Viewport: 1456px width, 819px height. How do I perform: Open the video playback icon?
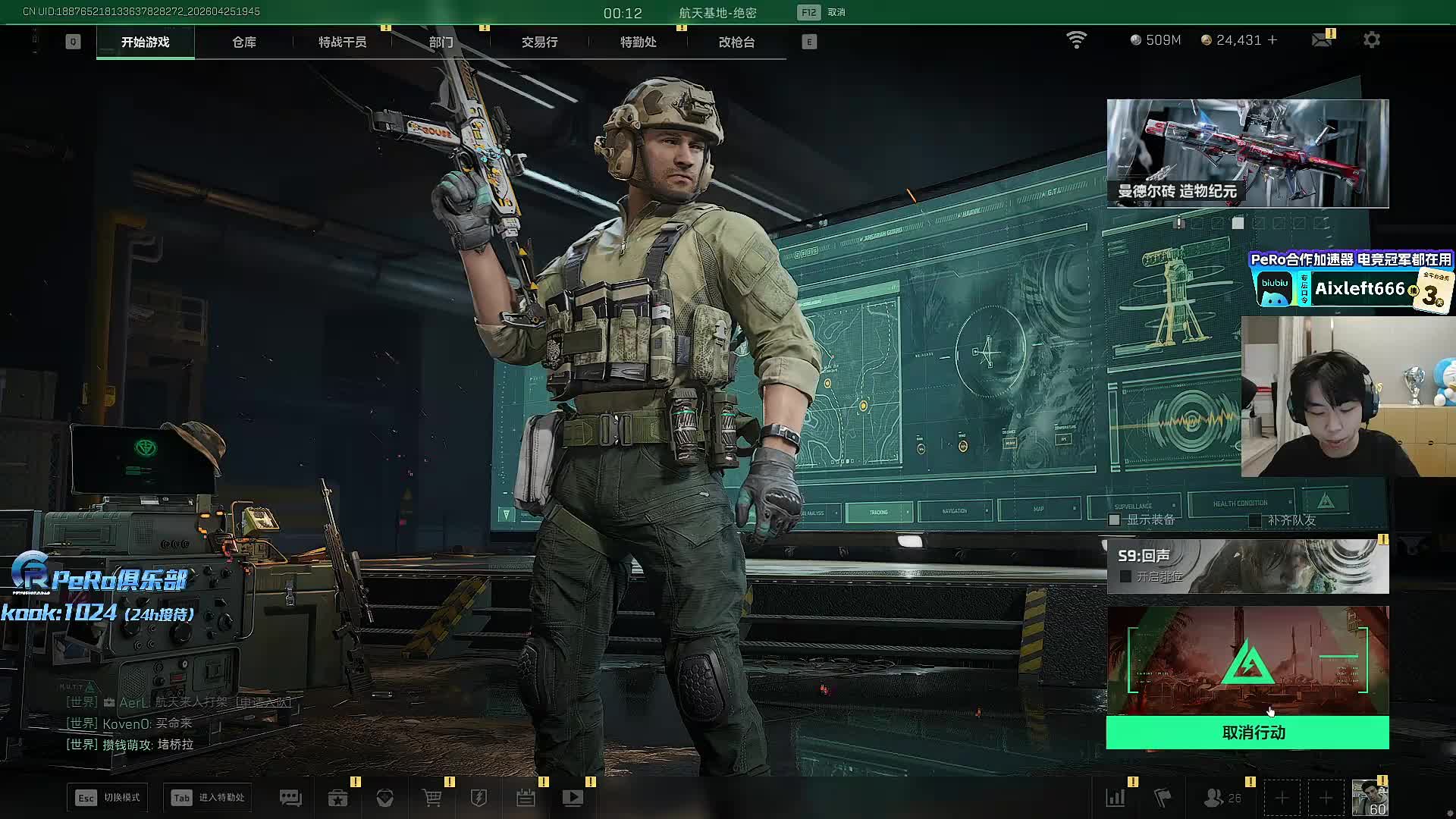click(x=573, y=798)
